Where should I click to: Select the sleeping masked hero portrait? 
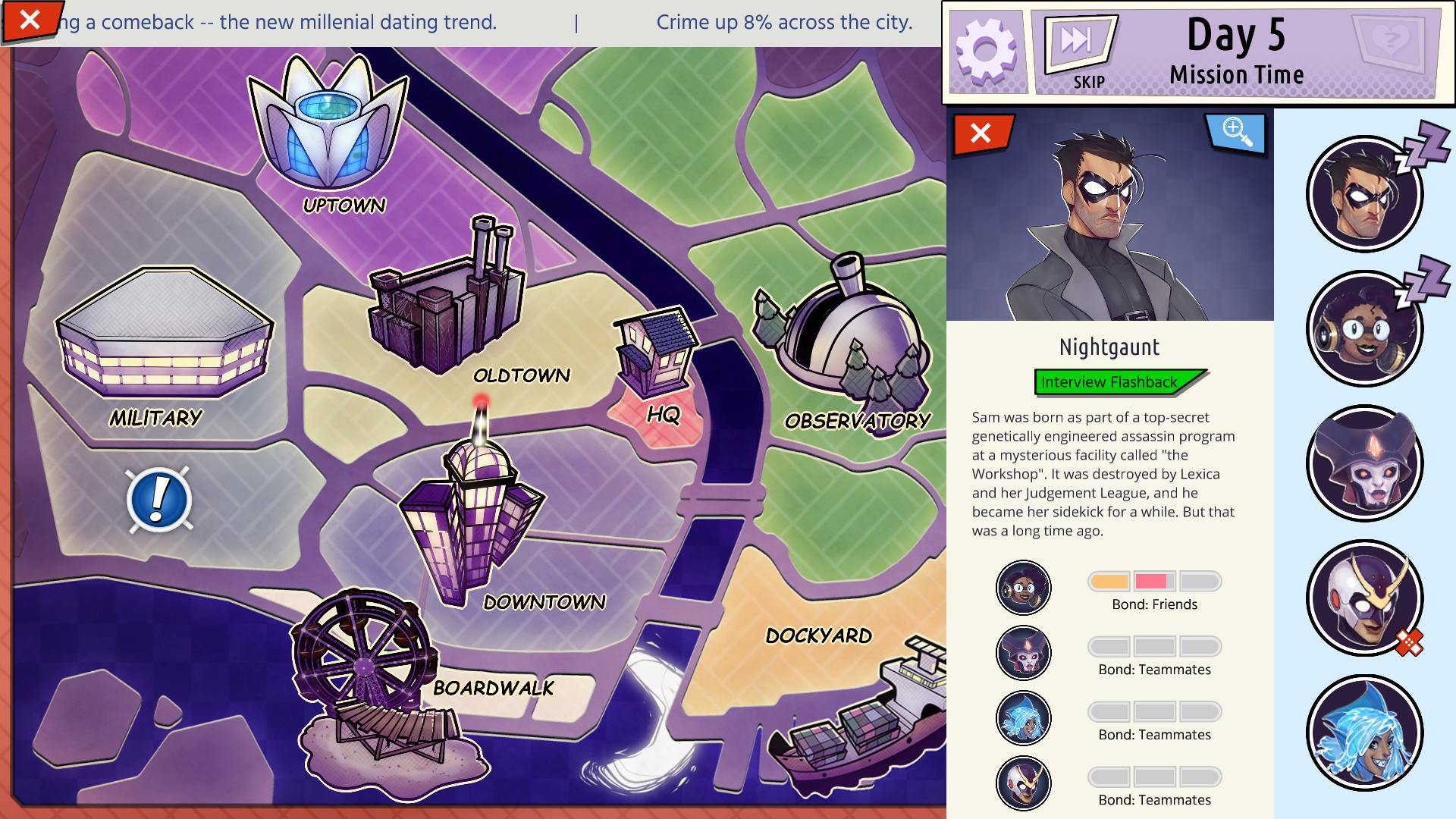click(1363, 195)
